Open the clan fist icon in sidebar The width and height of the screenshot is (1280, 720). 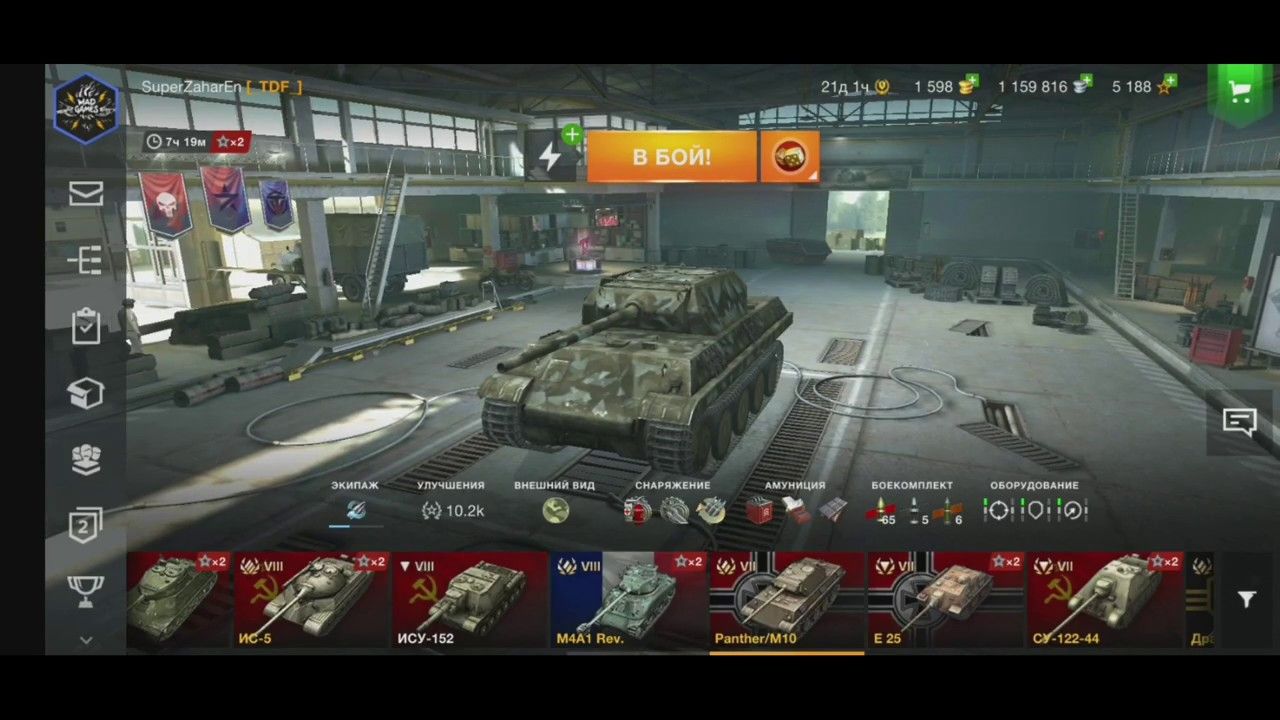point(85,460)
